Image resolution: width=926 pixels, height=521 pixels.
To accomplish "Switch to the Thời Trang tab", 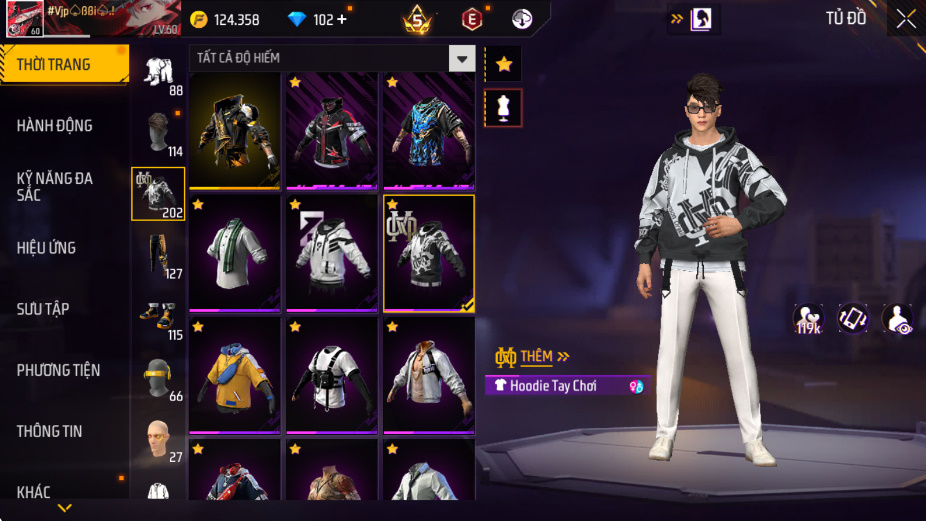I will 54,65.
